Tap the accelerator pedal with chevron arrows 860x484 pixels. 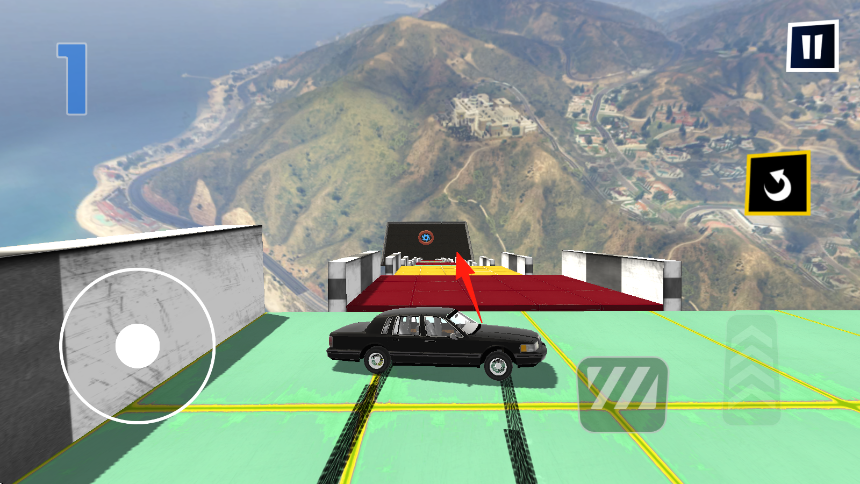tap(751, 368)
